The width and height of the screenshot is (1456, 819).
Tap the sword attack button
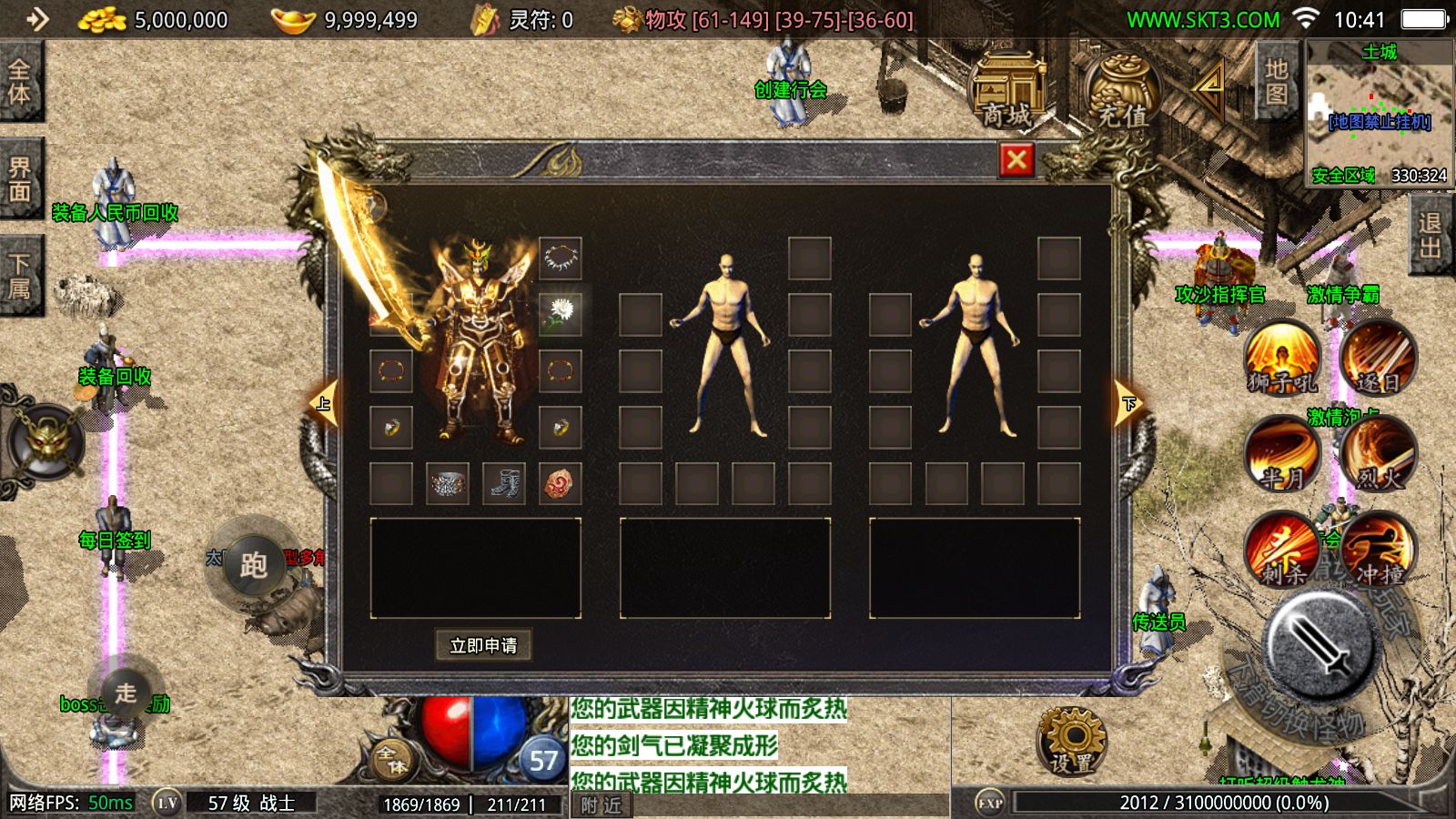click(1319, 642)
